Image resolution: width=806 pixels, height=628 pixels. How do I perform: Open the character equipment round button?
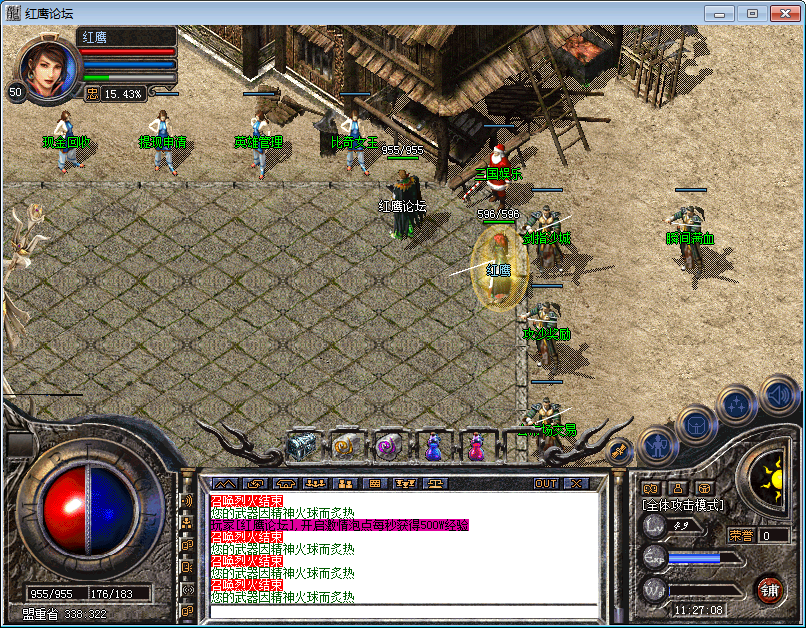653,443
